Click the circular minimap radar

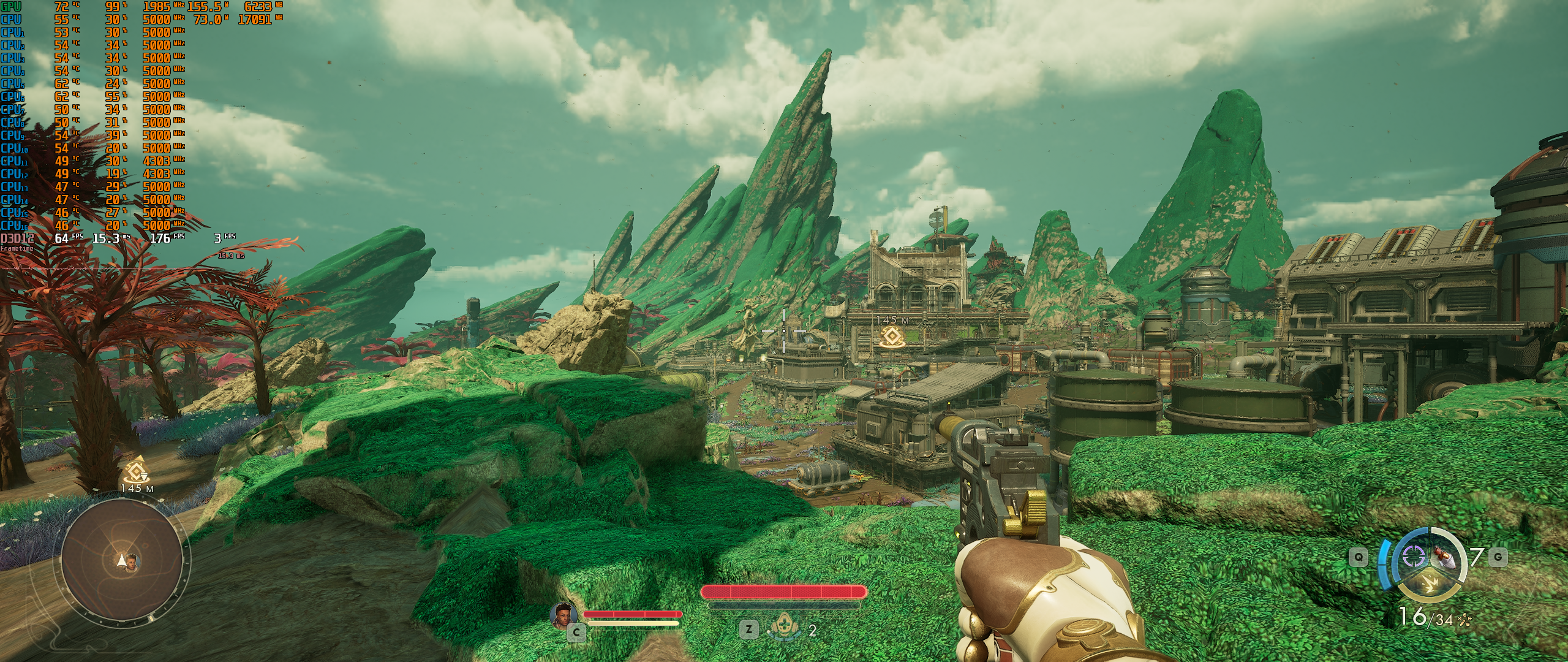tap(121, 561)
